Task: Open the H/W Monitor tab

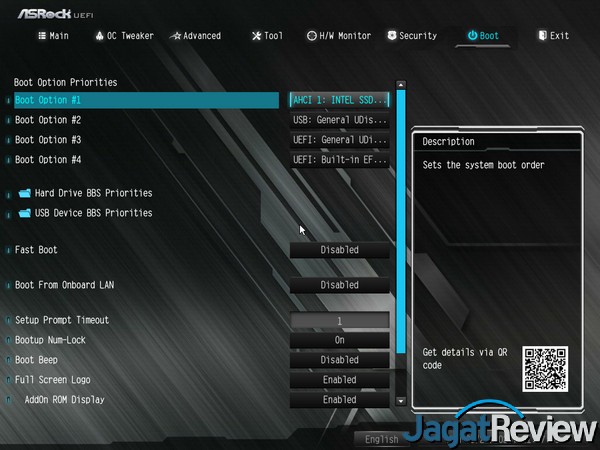Action: (x=339, y=36)
